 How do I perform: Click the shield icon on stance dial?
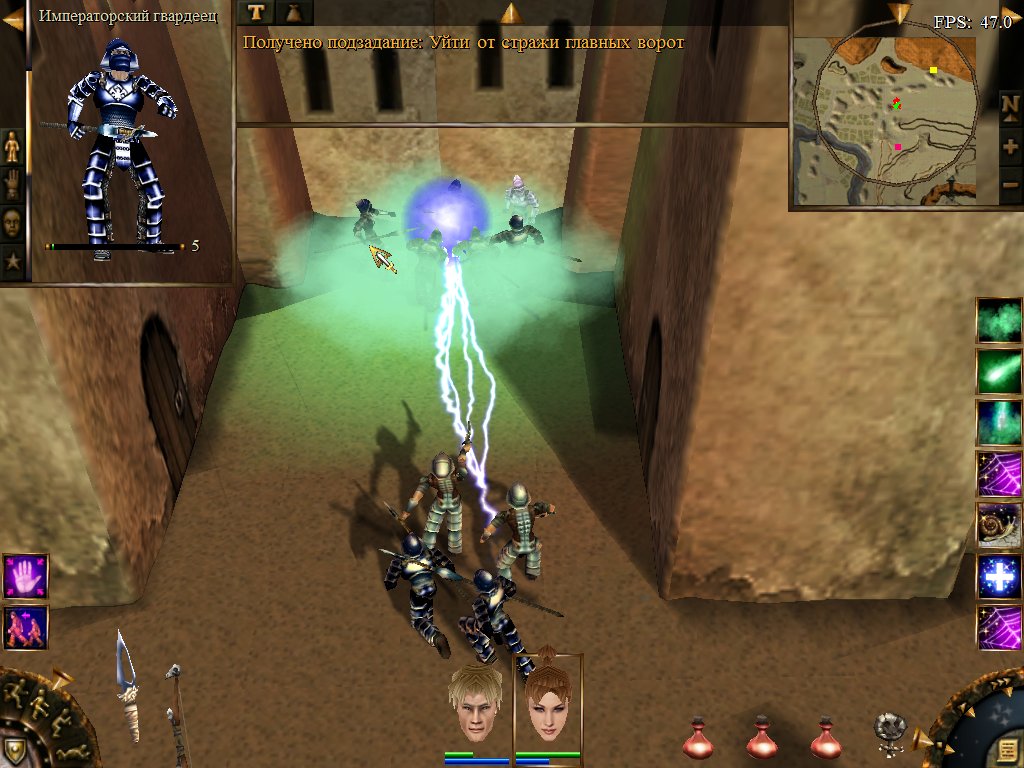coord(14,750)
